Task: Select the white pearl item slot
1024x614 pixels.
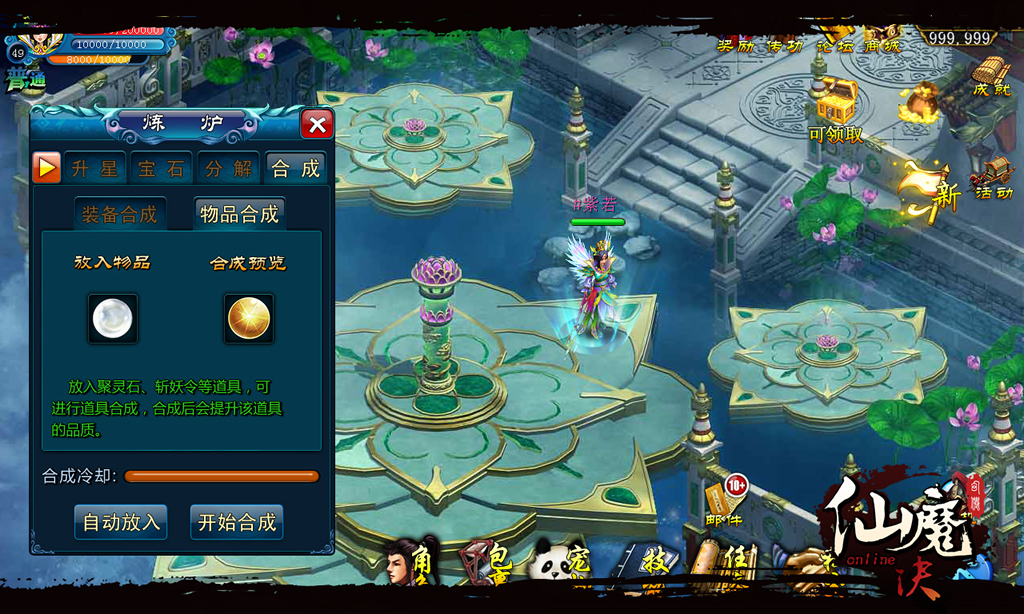Action: [x=112, y=319]
